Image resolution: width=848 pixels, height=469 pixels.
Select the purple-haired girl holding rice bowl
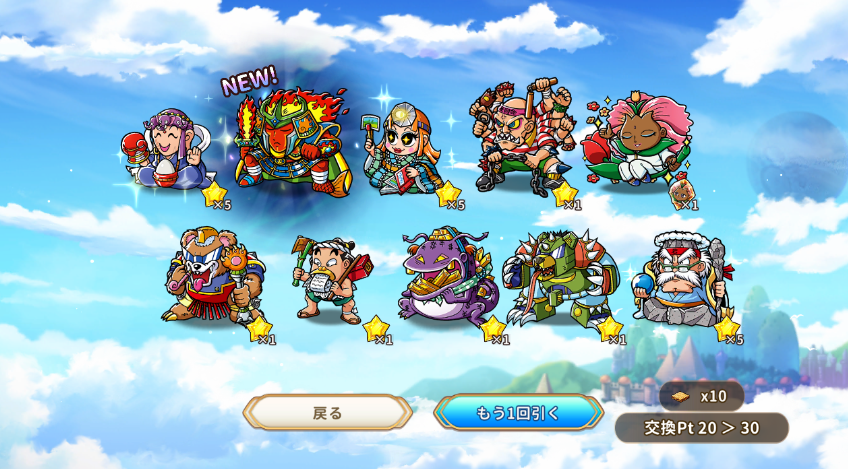click(x=170, y=150)
